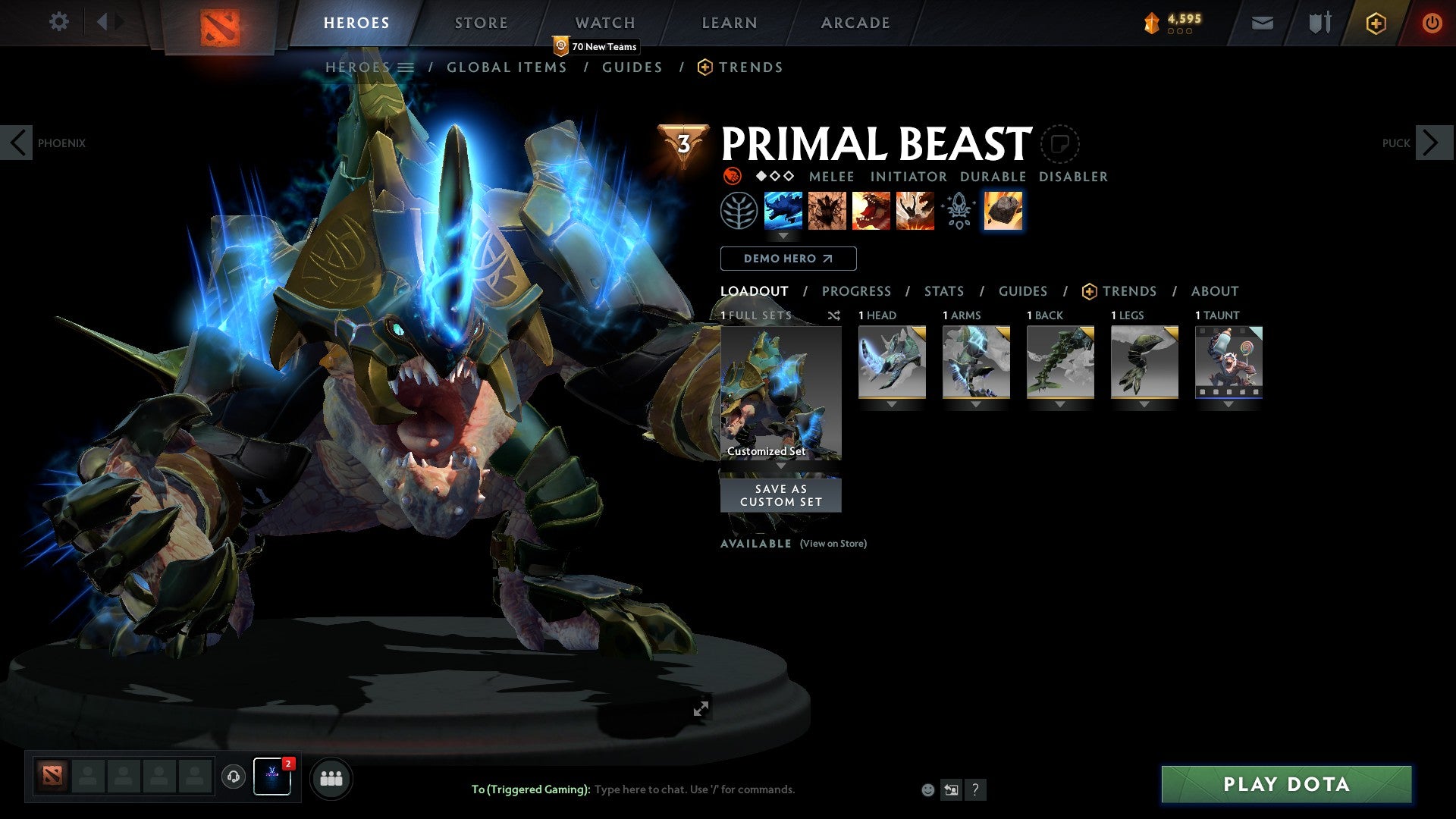1456x819 pixels.
Task: Switch to the hero Stats tab
Action: (943, 291)
